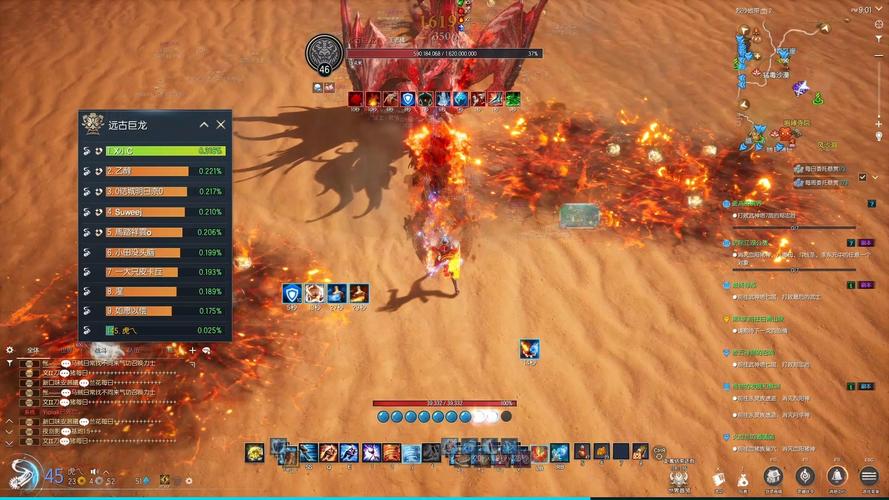Open chat settings gear icon
Image resolution: width=889 pixels, height=500 pixels.
pyautogui.click(x=10, y=350)
